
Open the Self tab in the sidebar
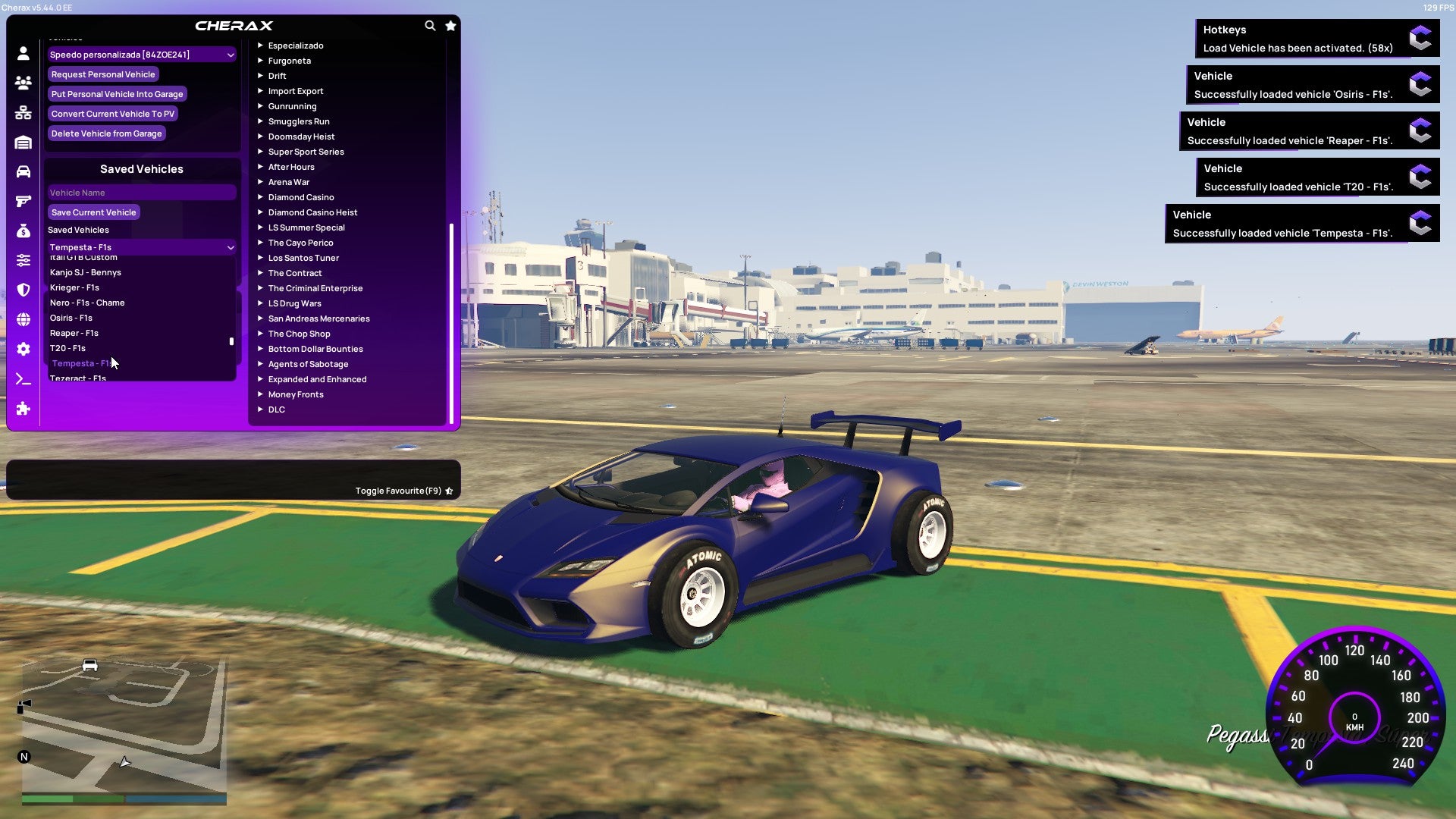click(23, 53)
